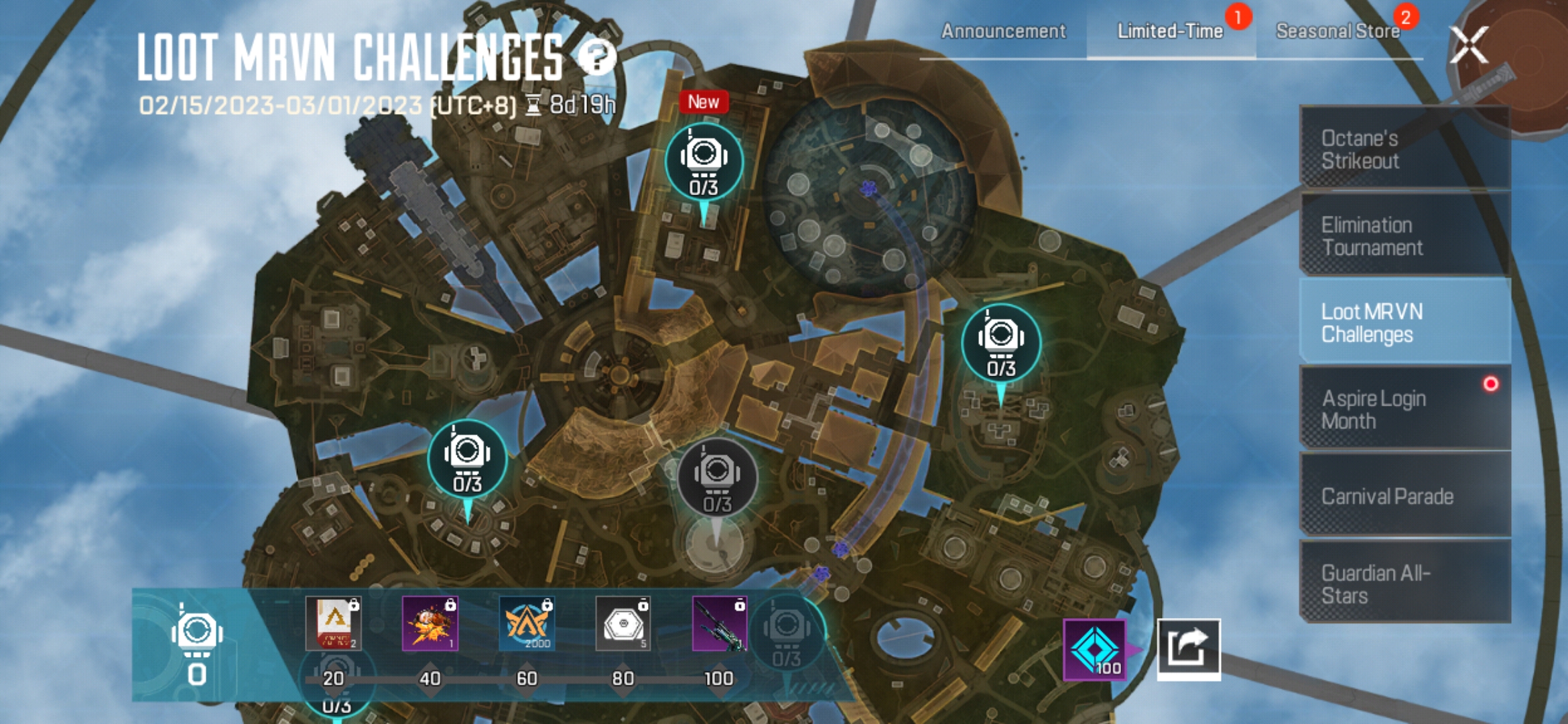Open the locked reward at 20 MRVNs

click(x=334, y=623)
